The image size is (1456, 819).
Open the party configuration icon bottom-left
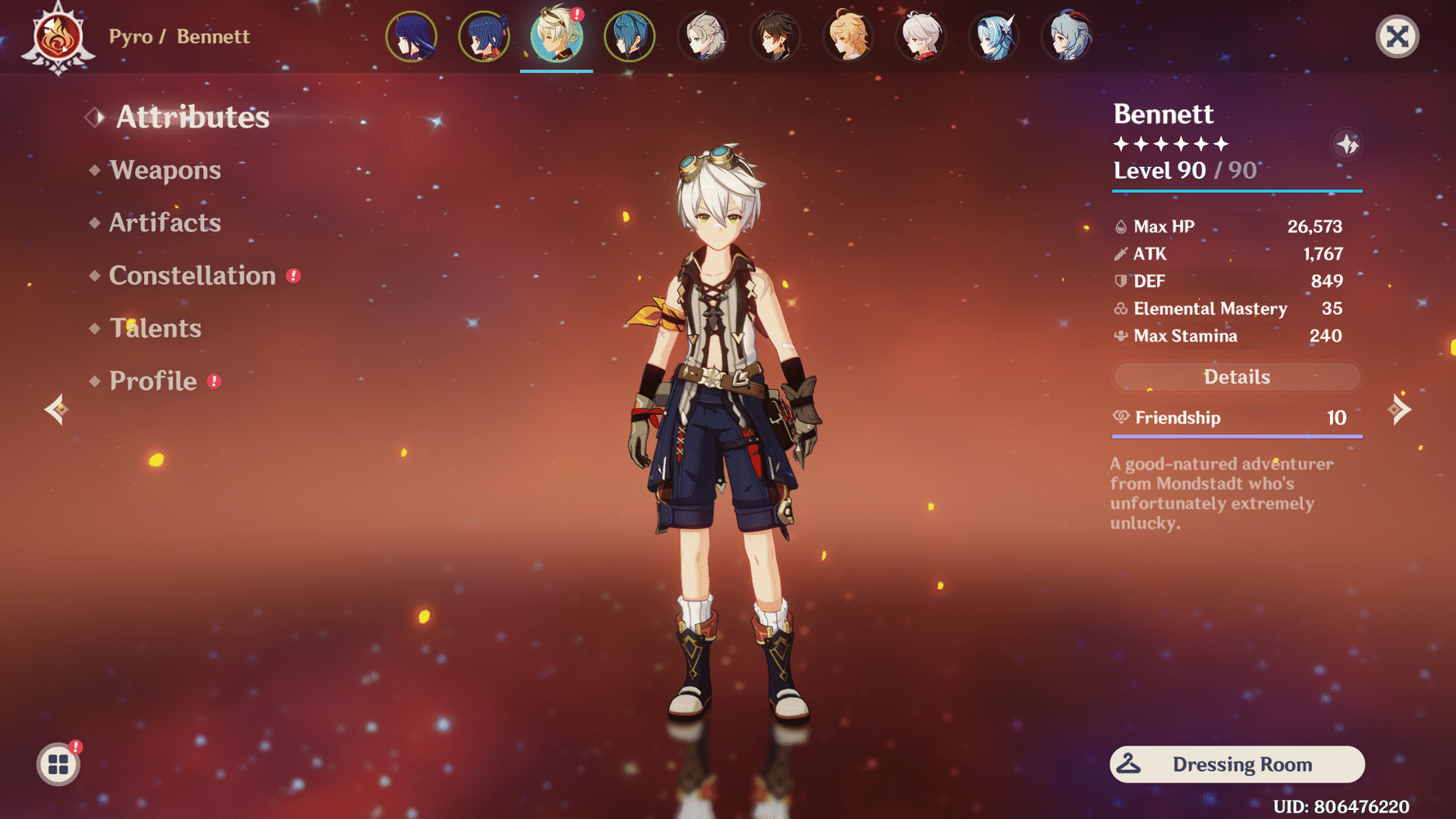57,762
